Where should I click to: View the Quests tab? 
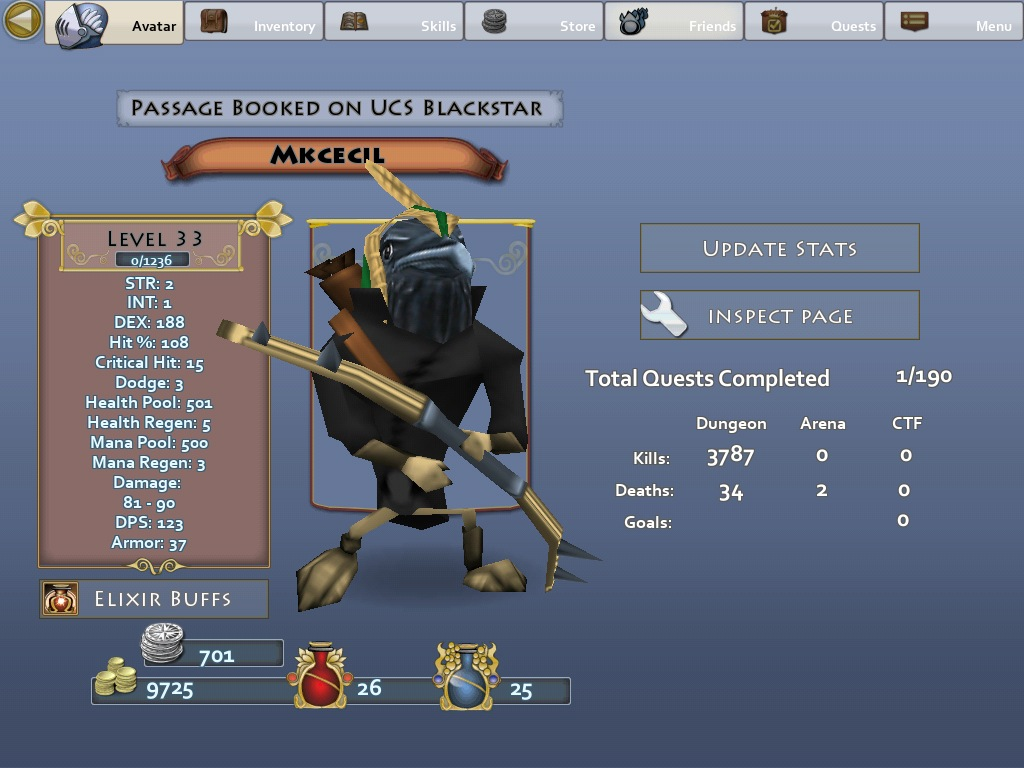(x=814, y=23)
